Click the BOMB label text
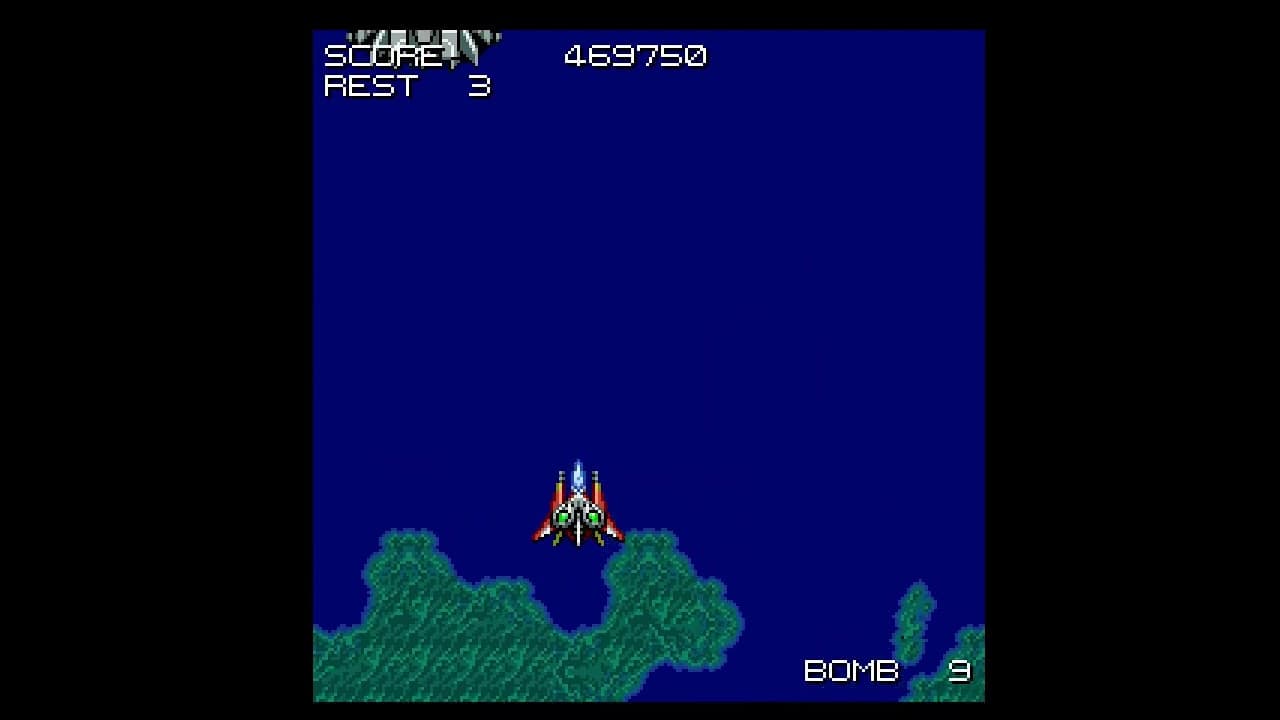The width and height of the screenshot is (1280, 720). (850, 670)
